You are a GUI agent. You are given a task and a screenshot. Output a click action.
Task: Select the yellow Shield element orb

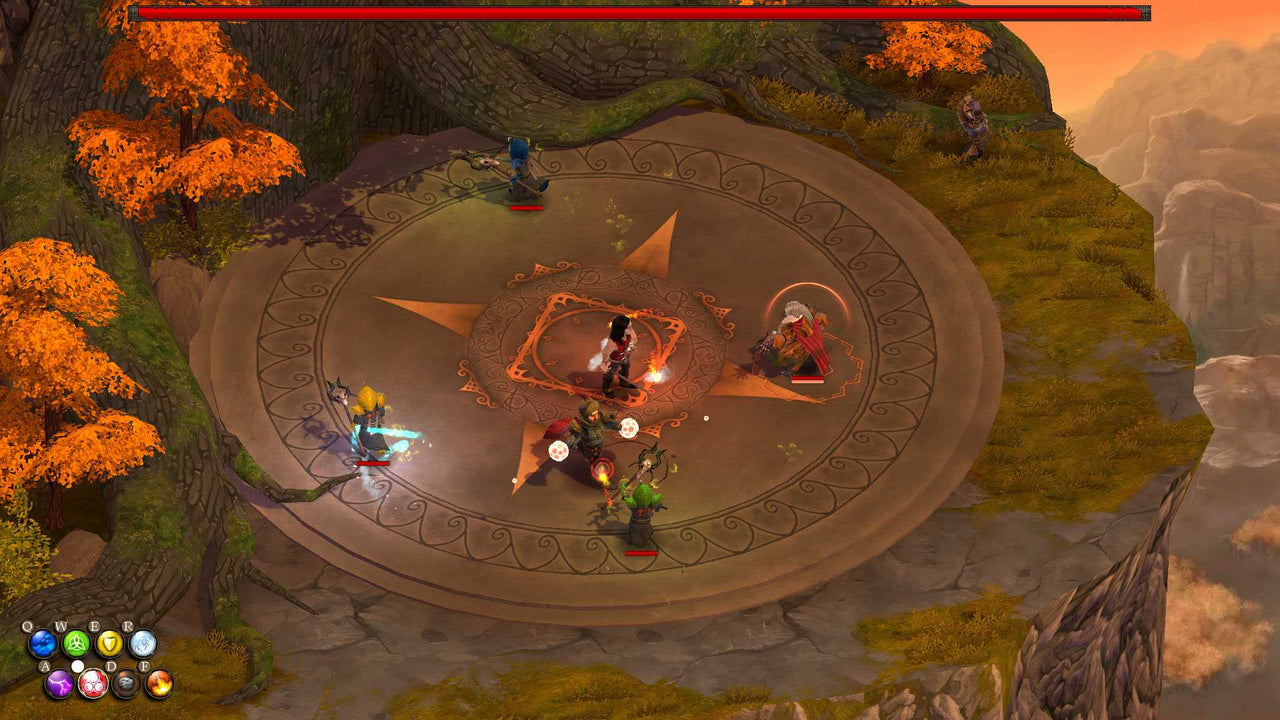109,643
